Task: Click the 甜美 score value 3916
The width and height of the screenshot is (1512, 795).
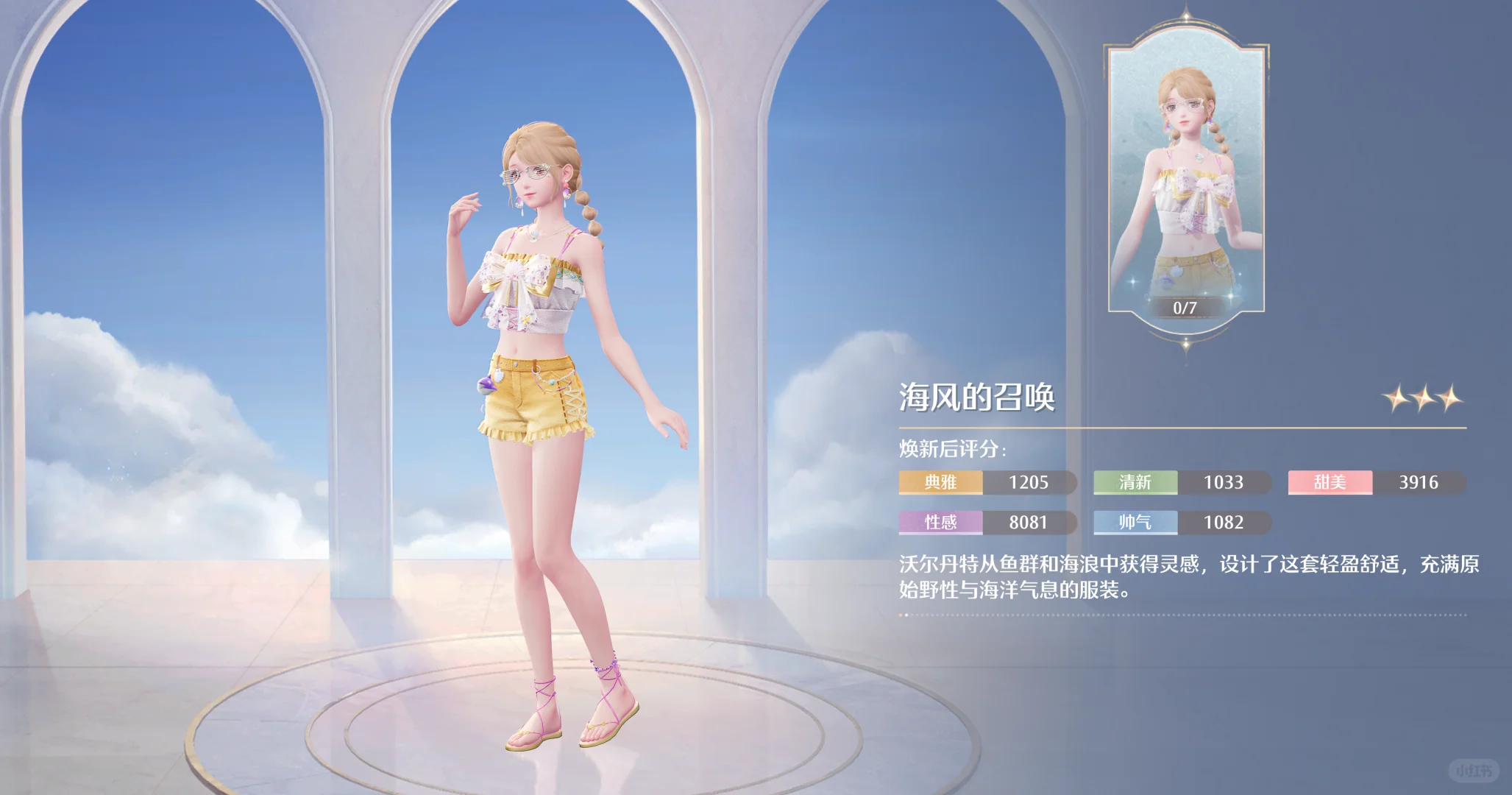Action: click(1419, 482)
